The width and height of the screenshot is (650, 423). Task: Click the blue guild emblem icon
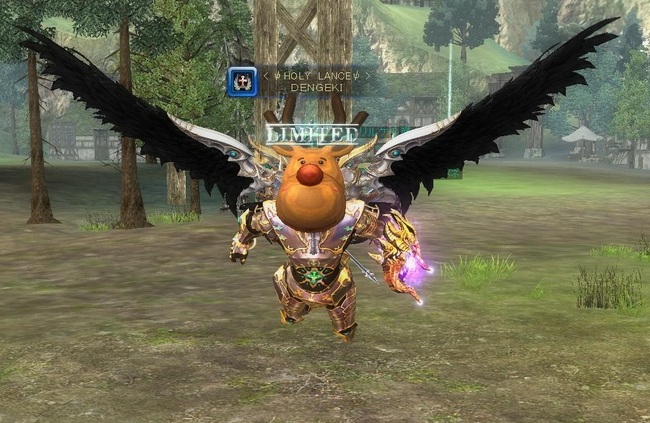pyautogui.click(x=243, y=81)
